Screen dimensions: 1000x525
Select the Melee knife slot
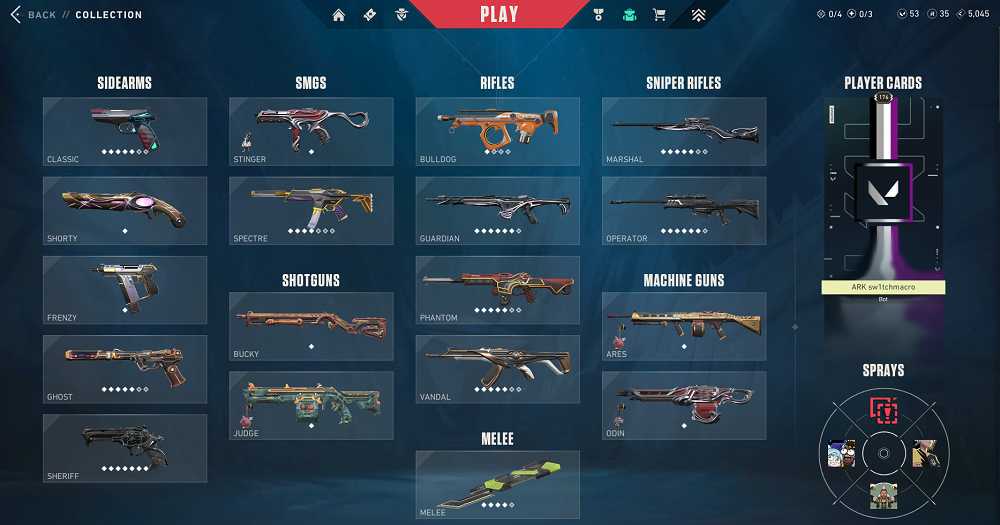(x=497, y=484)
